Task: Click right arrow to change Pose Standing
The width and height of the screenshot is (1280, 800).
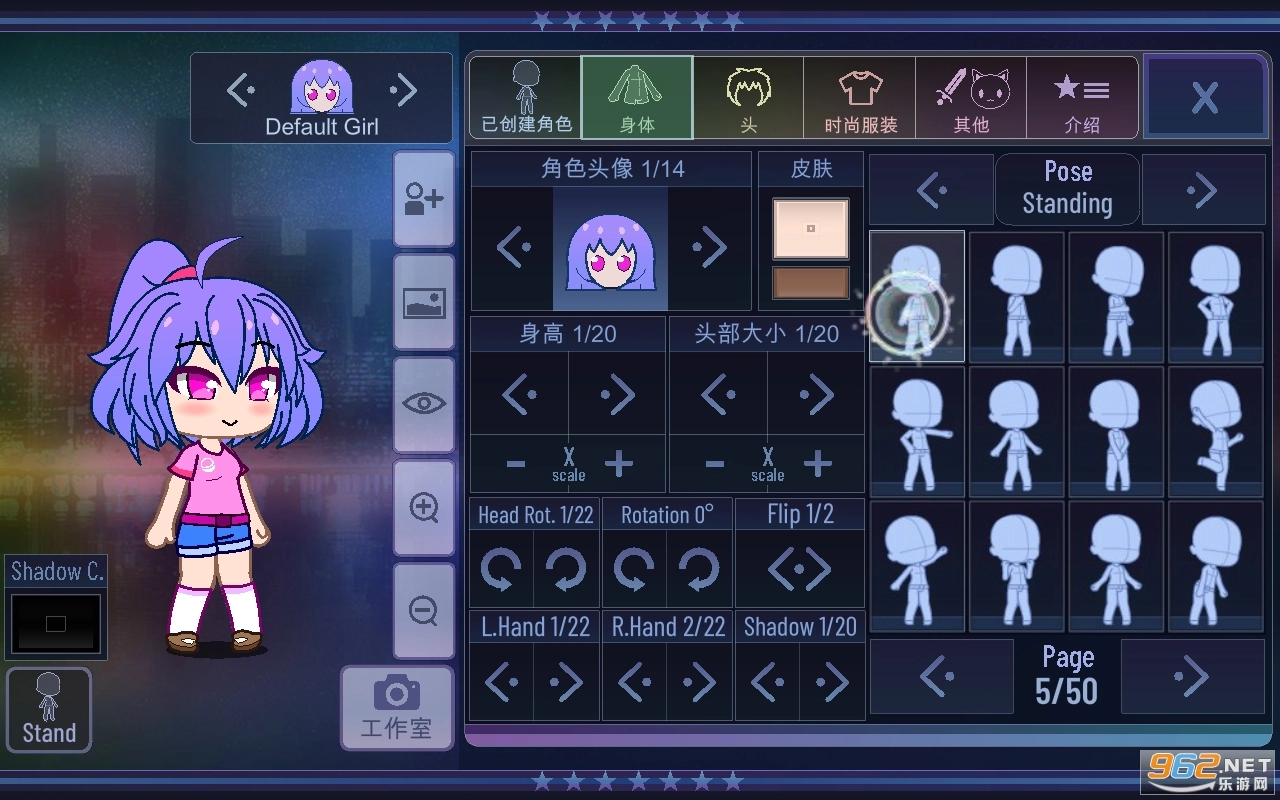Action: pos(1204,189)
